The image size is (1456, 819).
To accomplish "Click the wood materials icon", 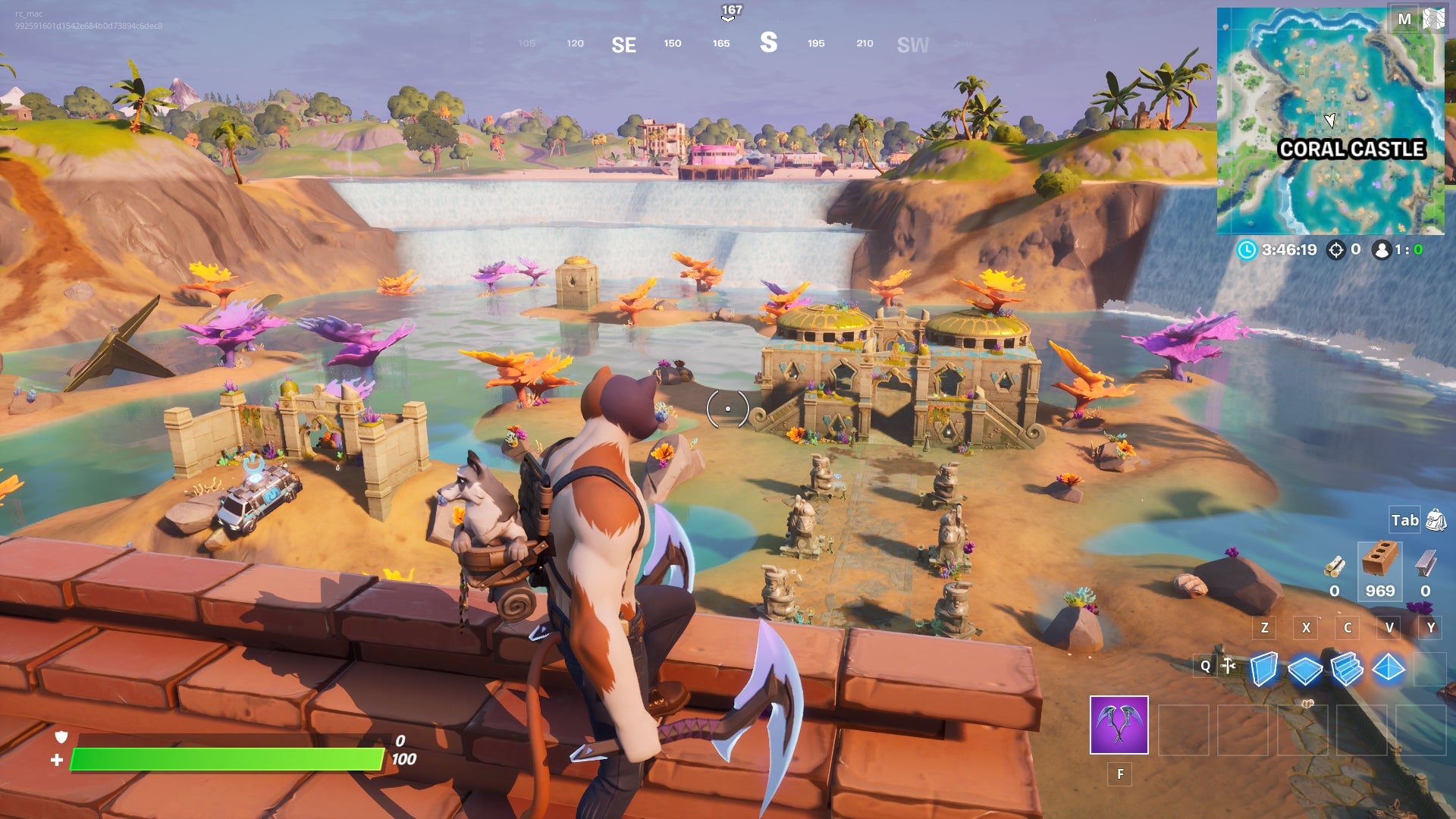I will (1335, 566).
